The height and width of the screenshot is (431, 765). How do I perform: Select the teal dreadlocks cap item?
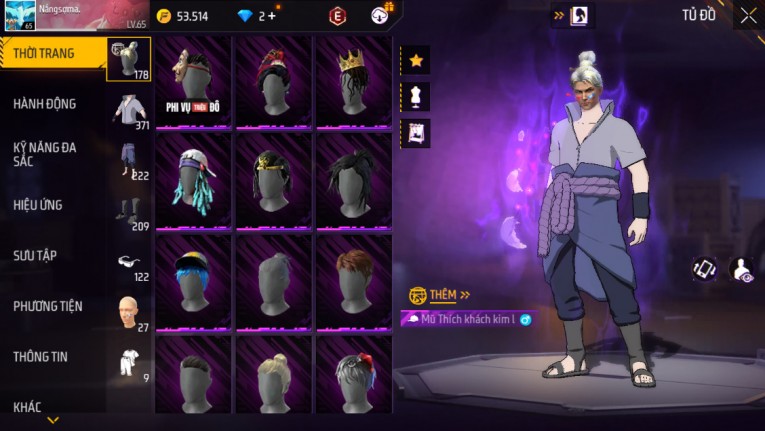click(x=193, y=181)
